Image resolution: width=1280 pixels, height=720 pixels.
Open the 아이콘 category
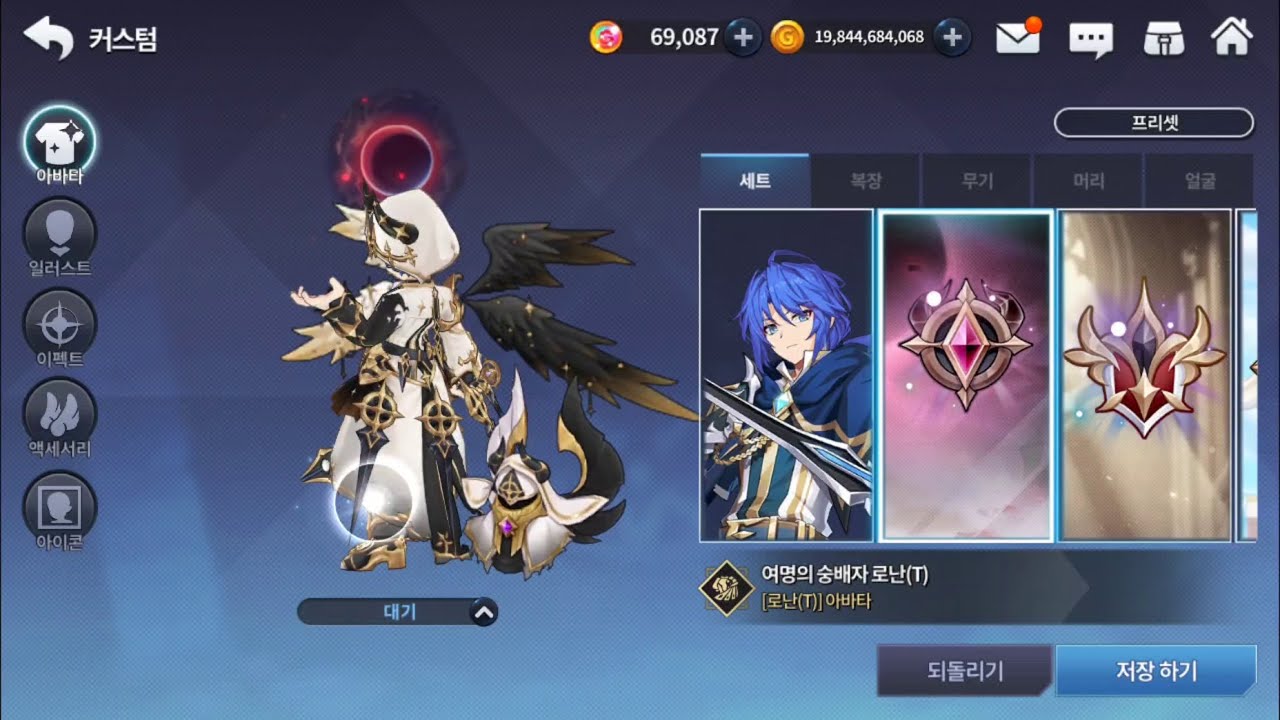(x=59, y=506)
